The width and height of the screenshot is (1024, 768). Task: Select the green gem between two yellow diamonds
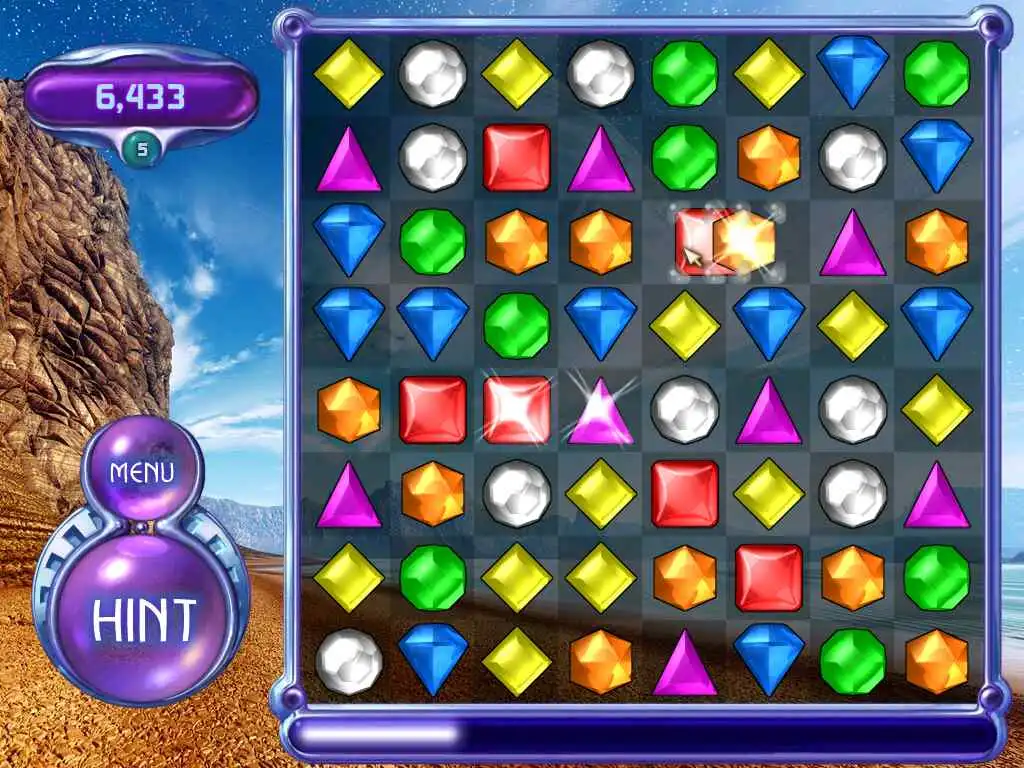click(x=433, y=578)
